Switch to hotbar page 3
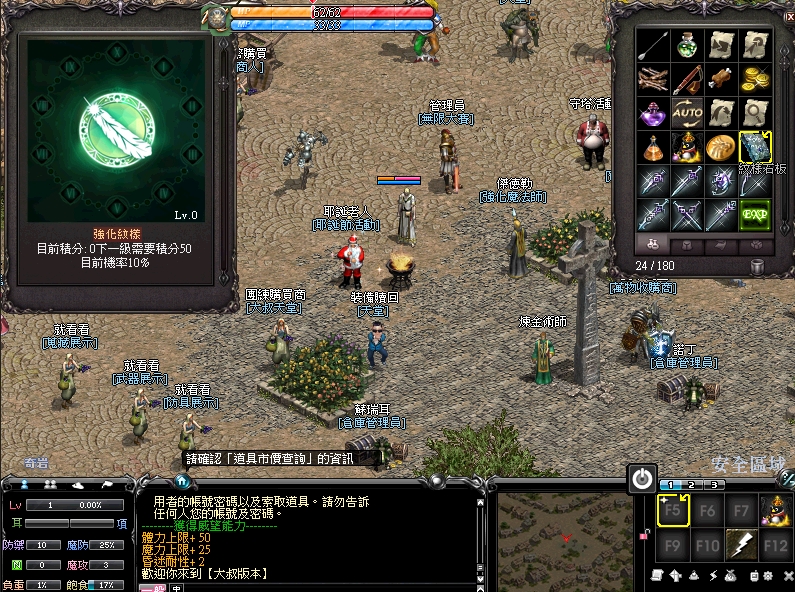795x592 pixels. coord(715,485)
